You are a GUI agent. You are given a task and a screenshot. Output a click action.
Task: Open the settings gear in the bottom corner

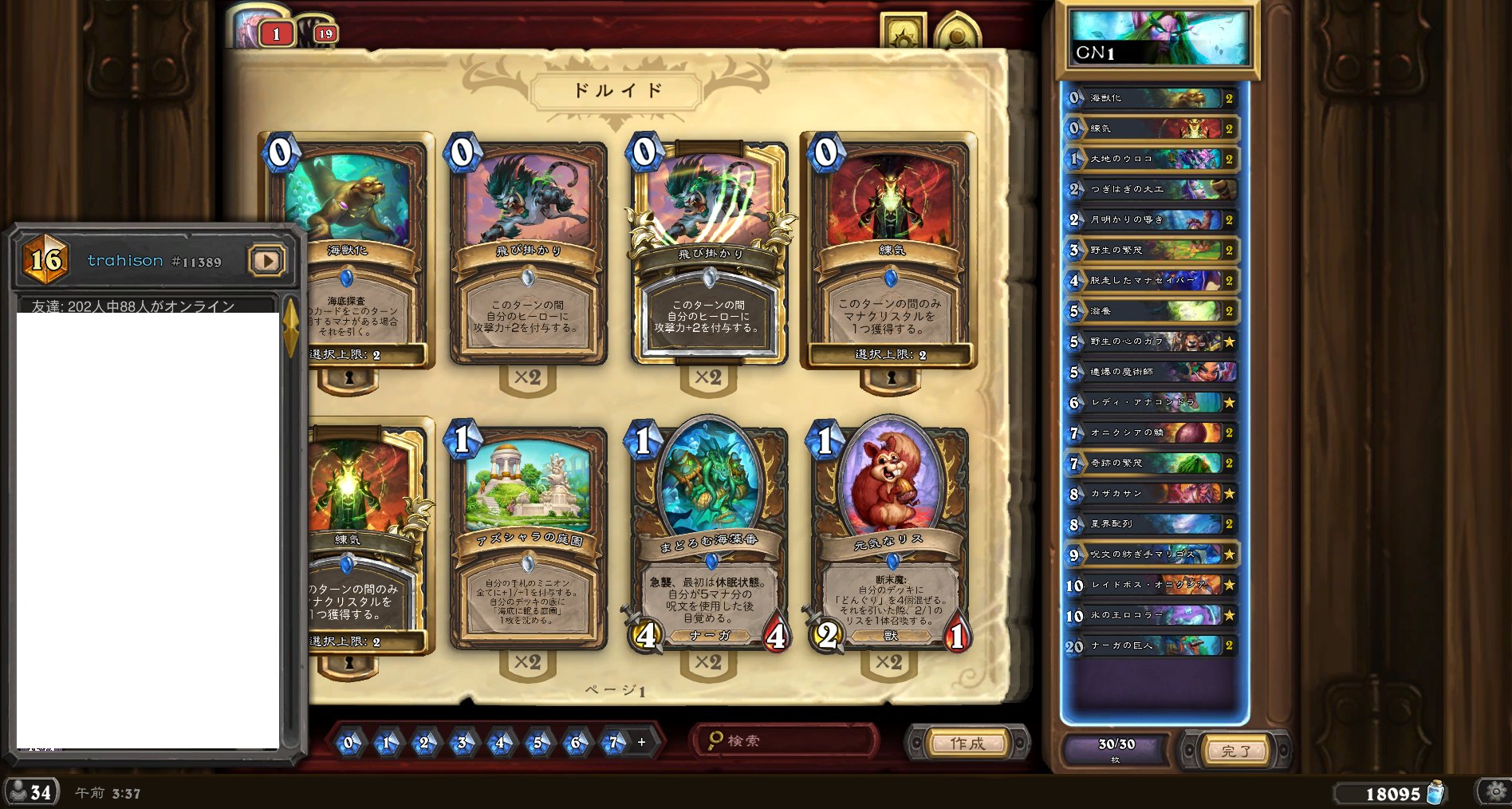[1495, 791]
